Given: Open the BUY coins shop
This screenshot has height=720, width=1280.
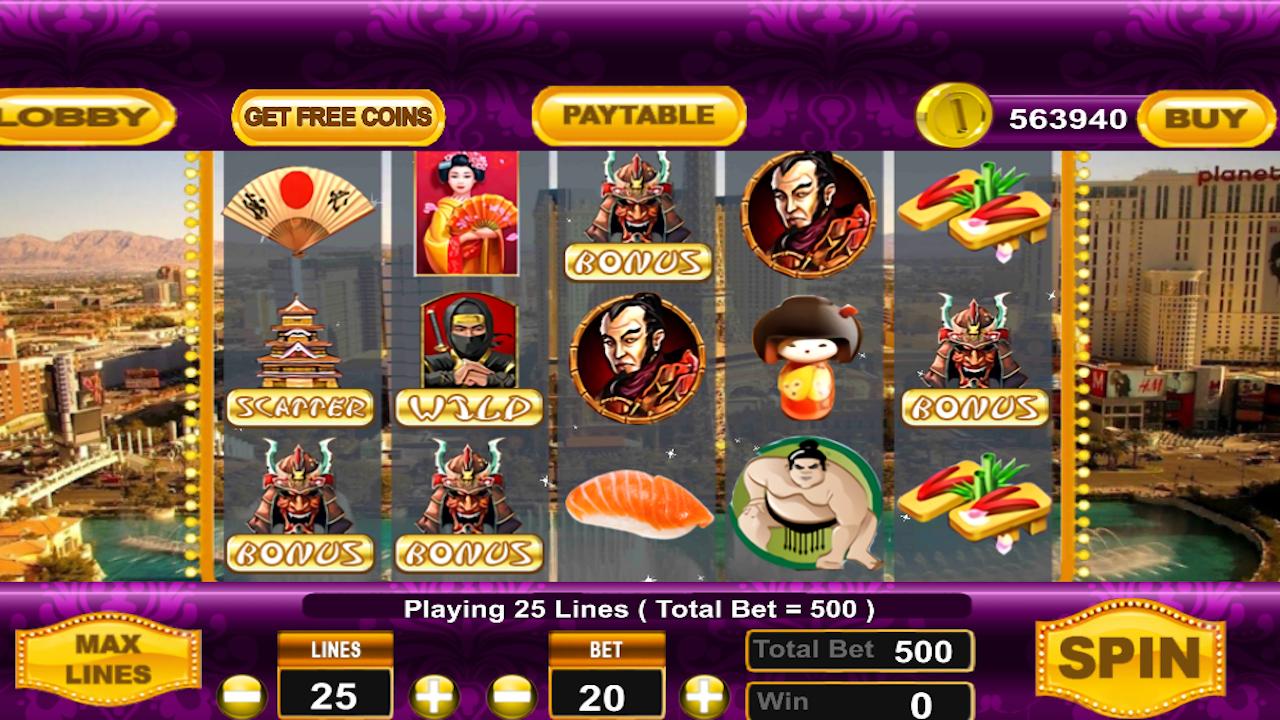Looking at the screenshot, I should [x=1205, y=117].
